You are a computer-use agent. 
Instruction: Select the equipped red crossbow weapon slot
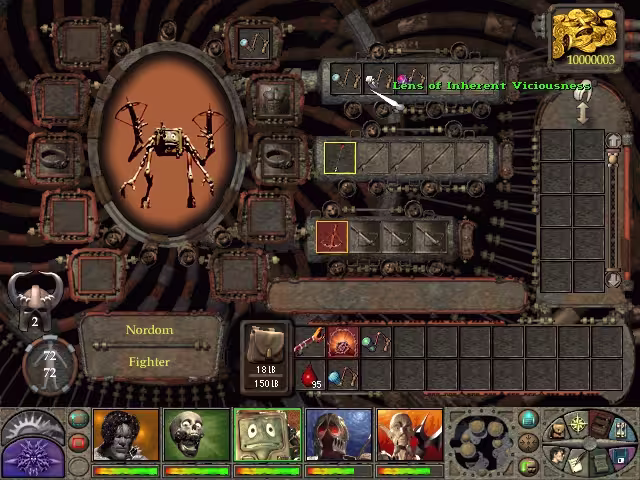(332, 237)
